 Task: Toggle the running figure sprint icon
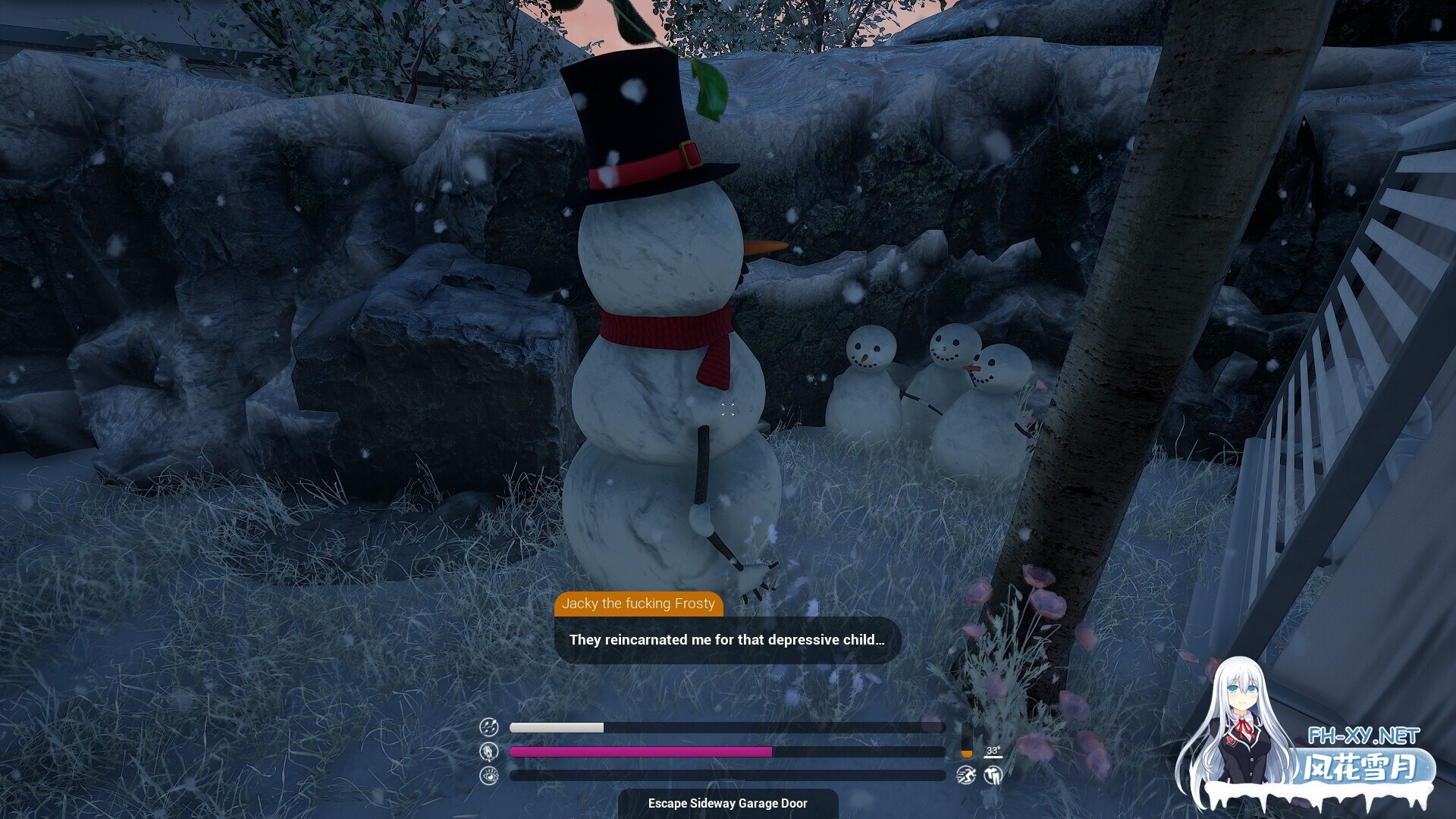[965, 775]
